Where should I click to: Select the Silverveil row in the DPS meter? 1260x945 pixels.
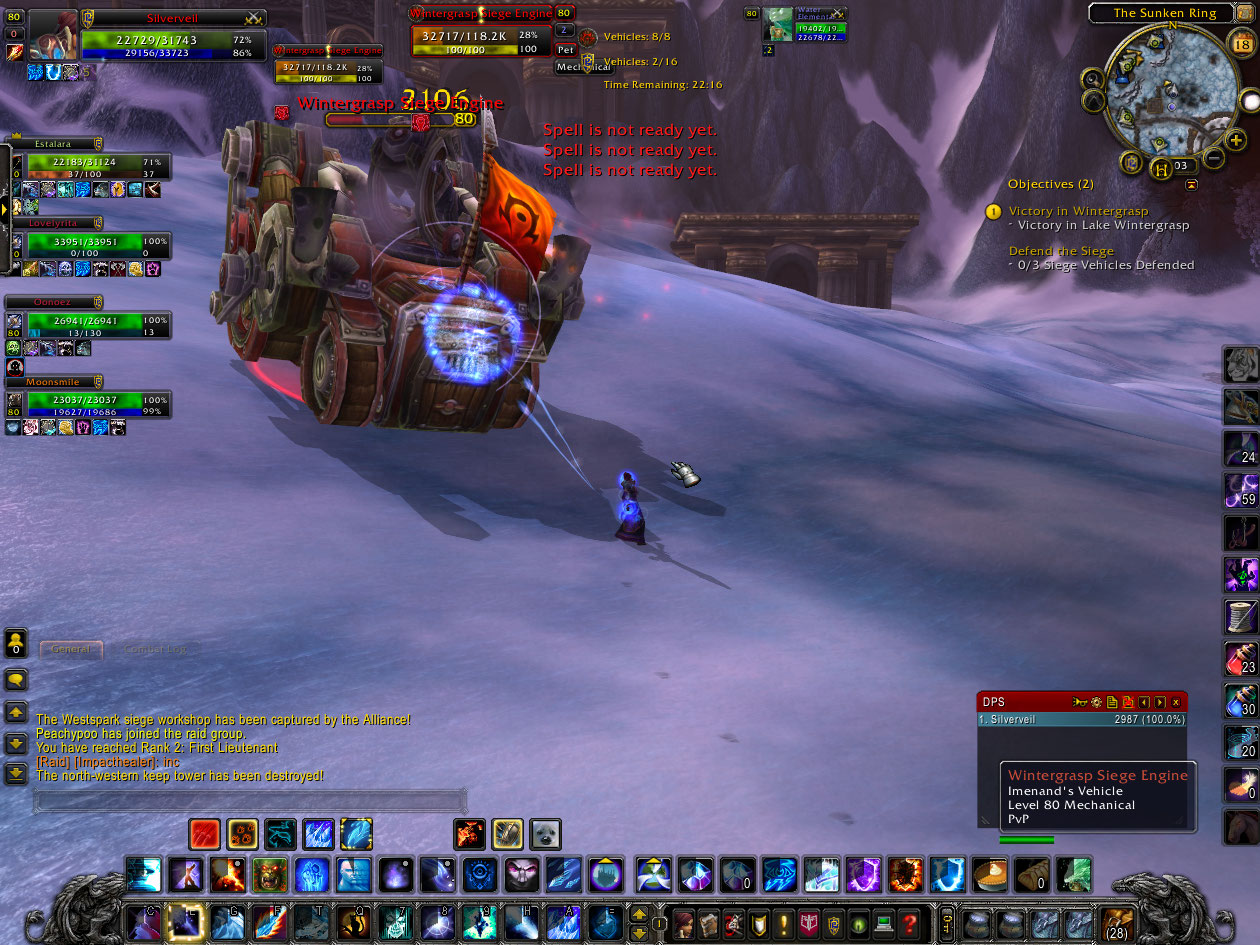1081,719
